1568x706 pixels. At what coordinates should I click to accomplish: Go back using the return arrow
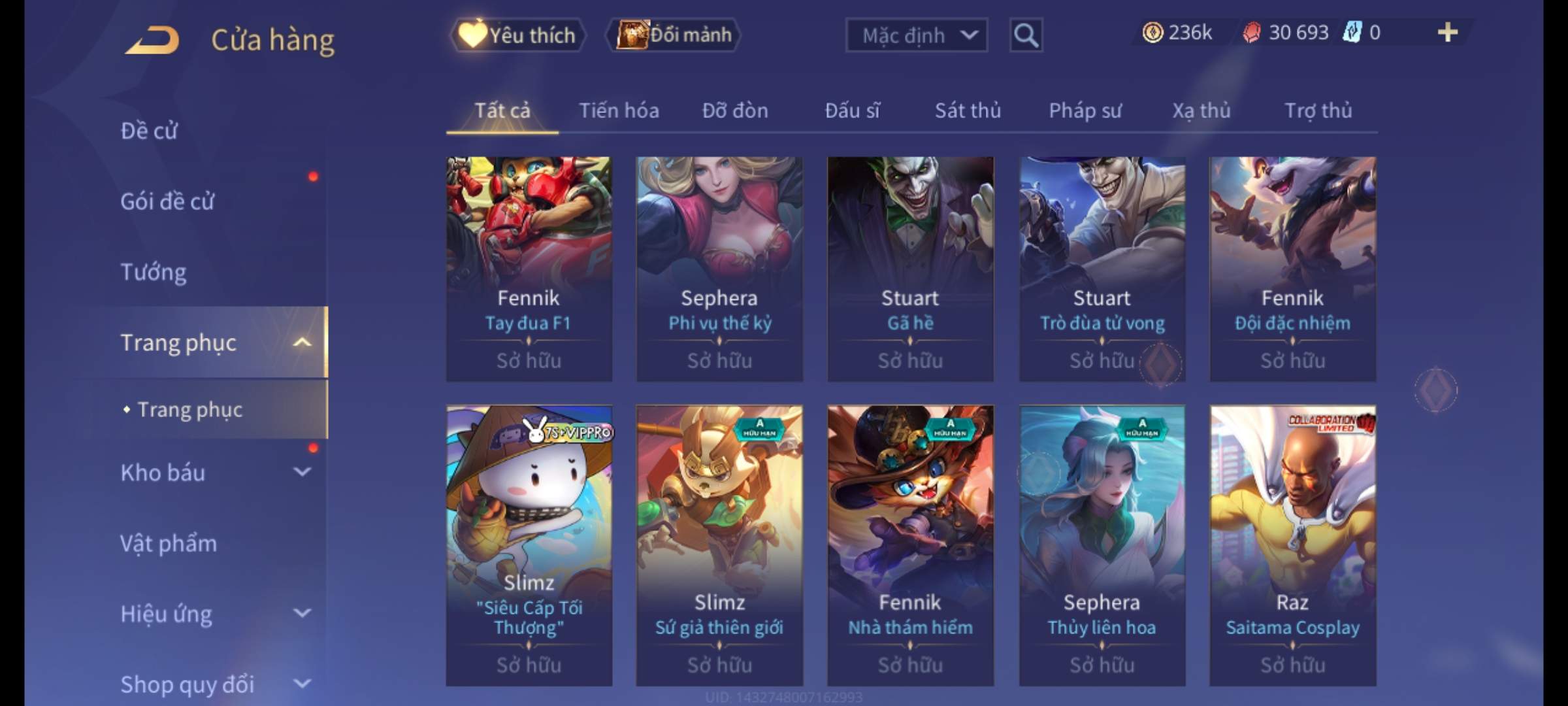152,40
